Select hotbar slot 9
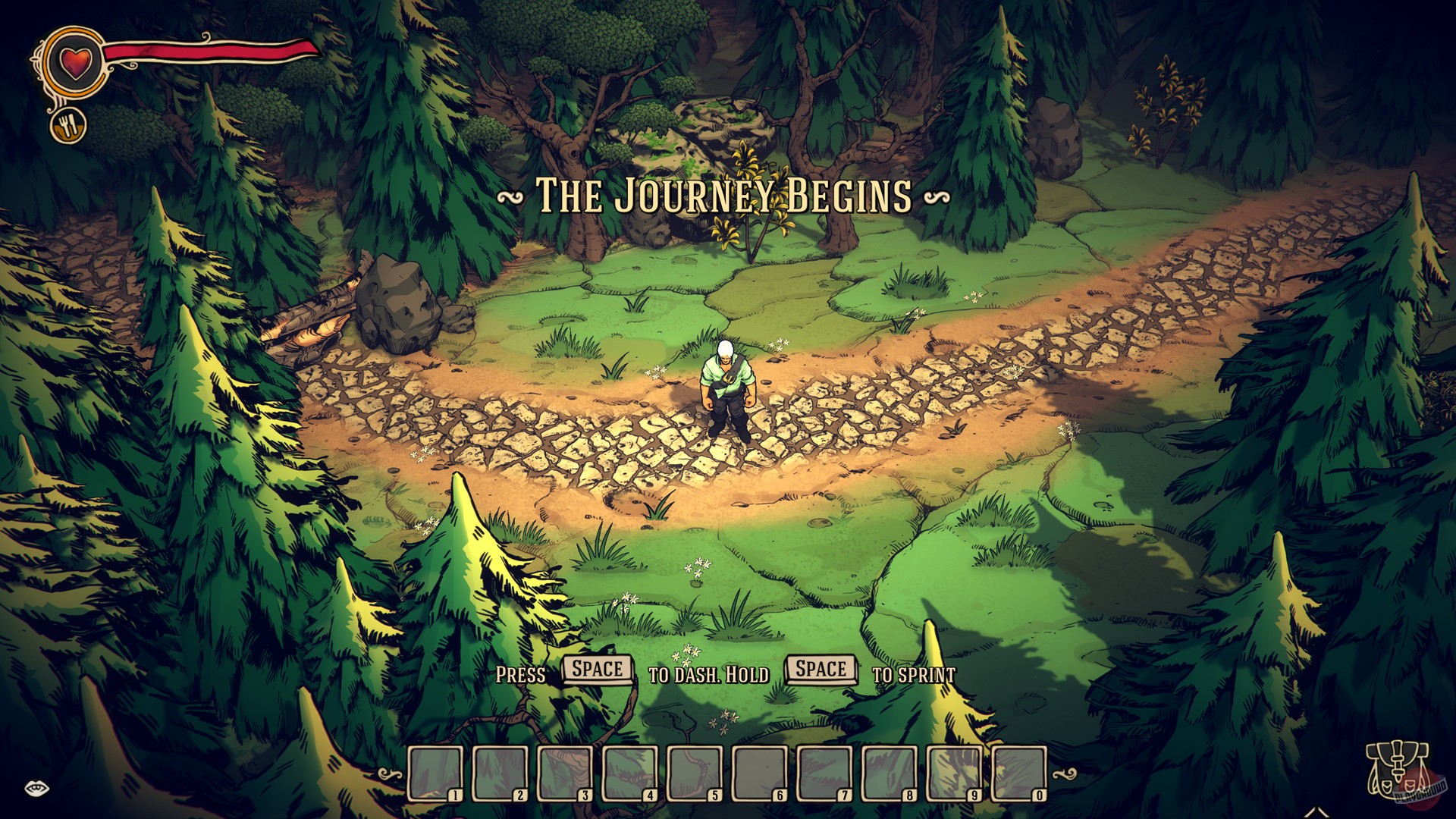This screenshot has width=1456, height=819. tap(950, 773)
